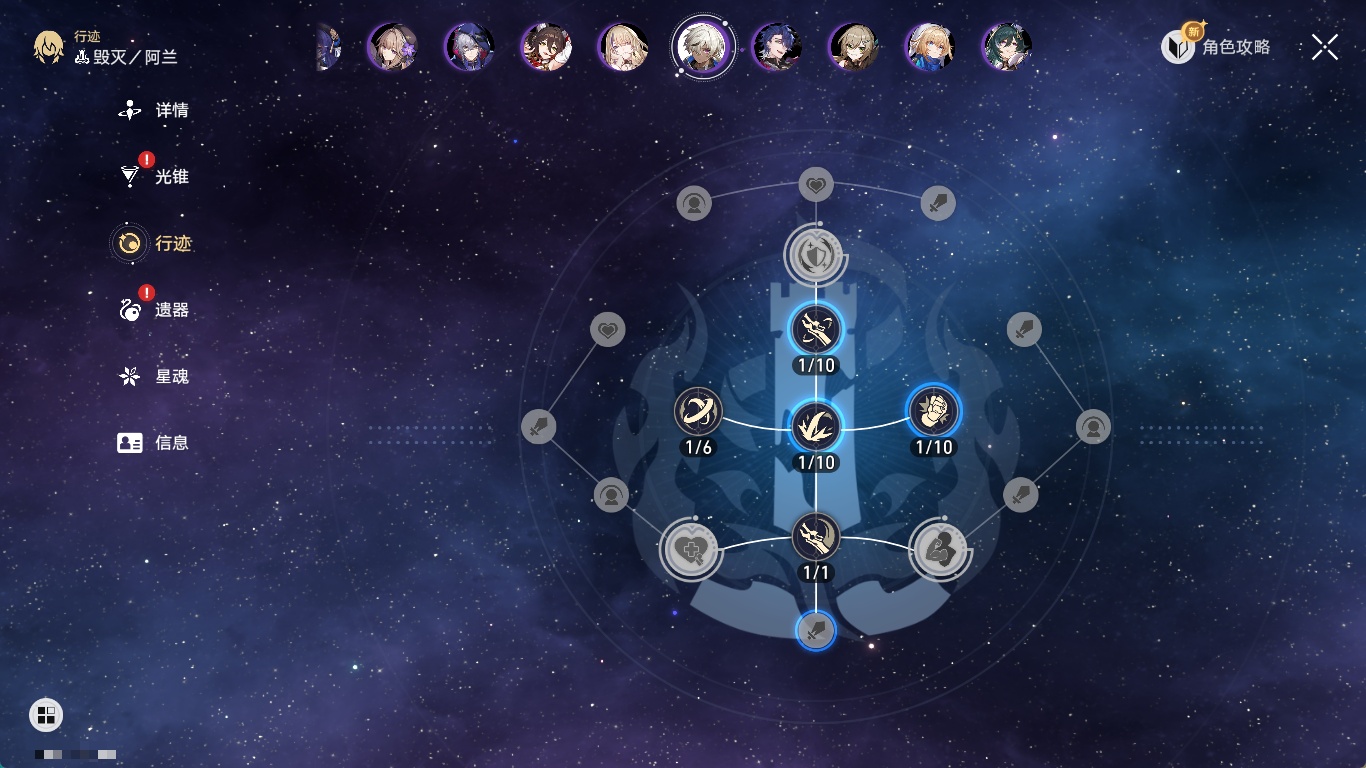Activate the blue-ringed sword stat node

pos(816,631)
